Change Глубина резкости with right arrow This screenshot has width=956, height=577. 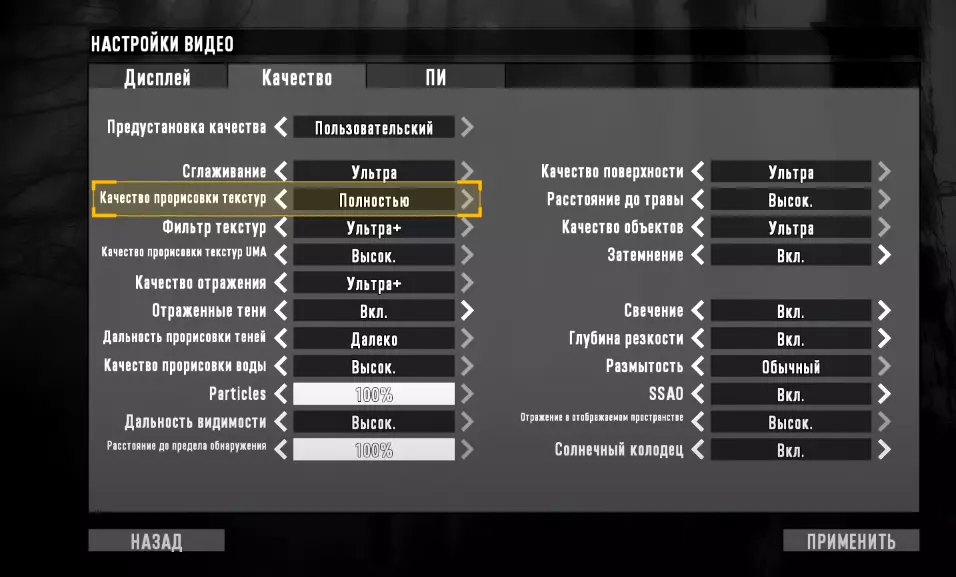(884, 339)
